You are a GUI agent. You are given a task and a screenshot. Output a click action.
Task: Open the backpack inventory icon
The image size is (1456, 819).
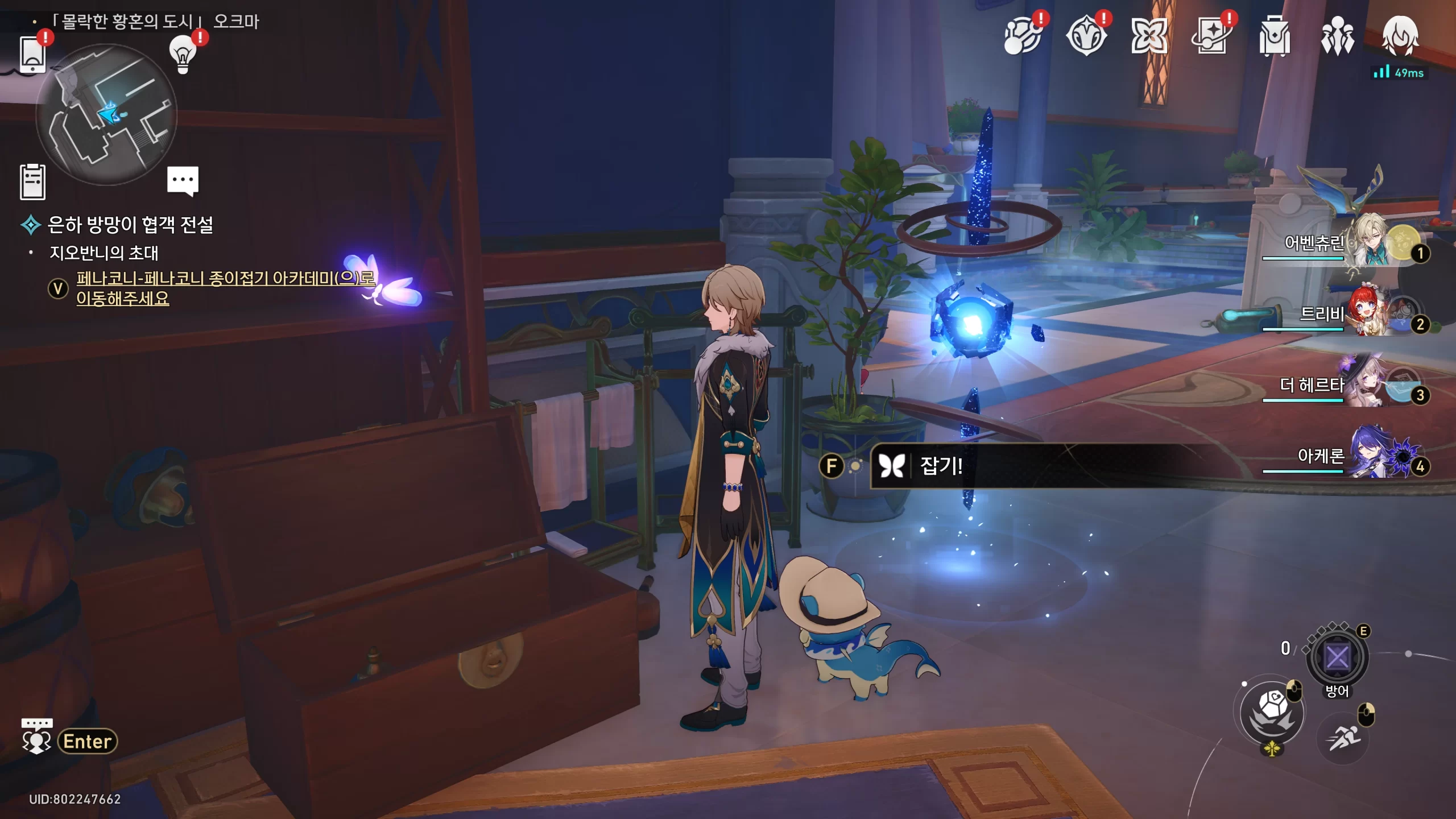1275,37
